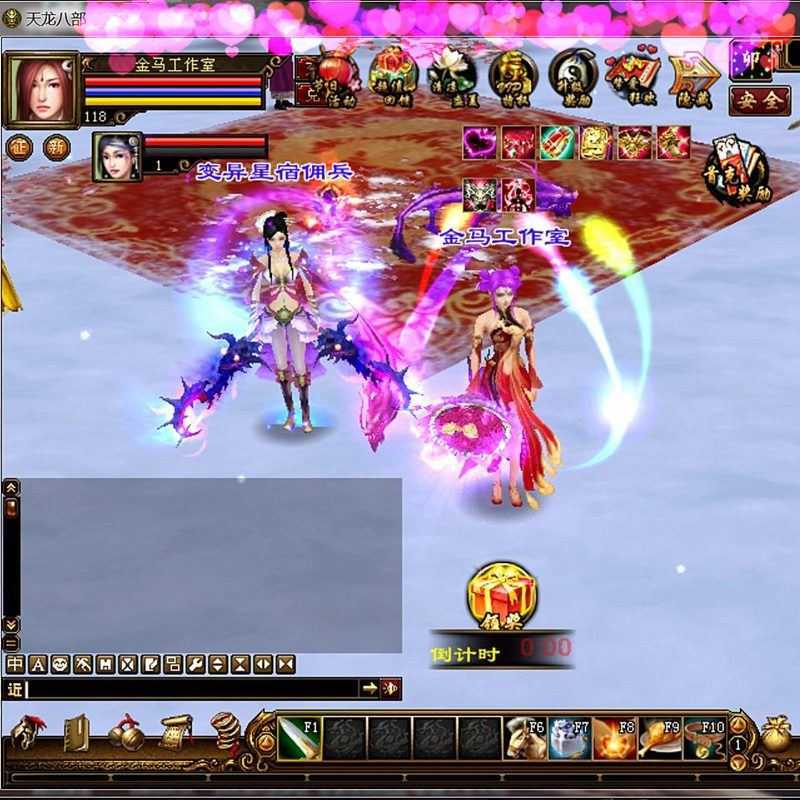Activate the fire skill in slot F8

(x=615, y=738)
